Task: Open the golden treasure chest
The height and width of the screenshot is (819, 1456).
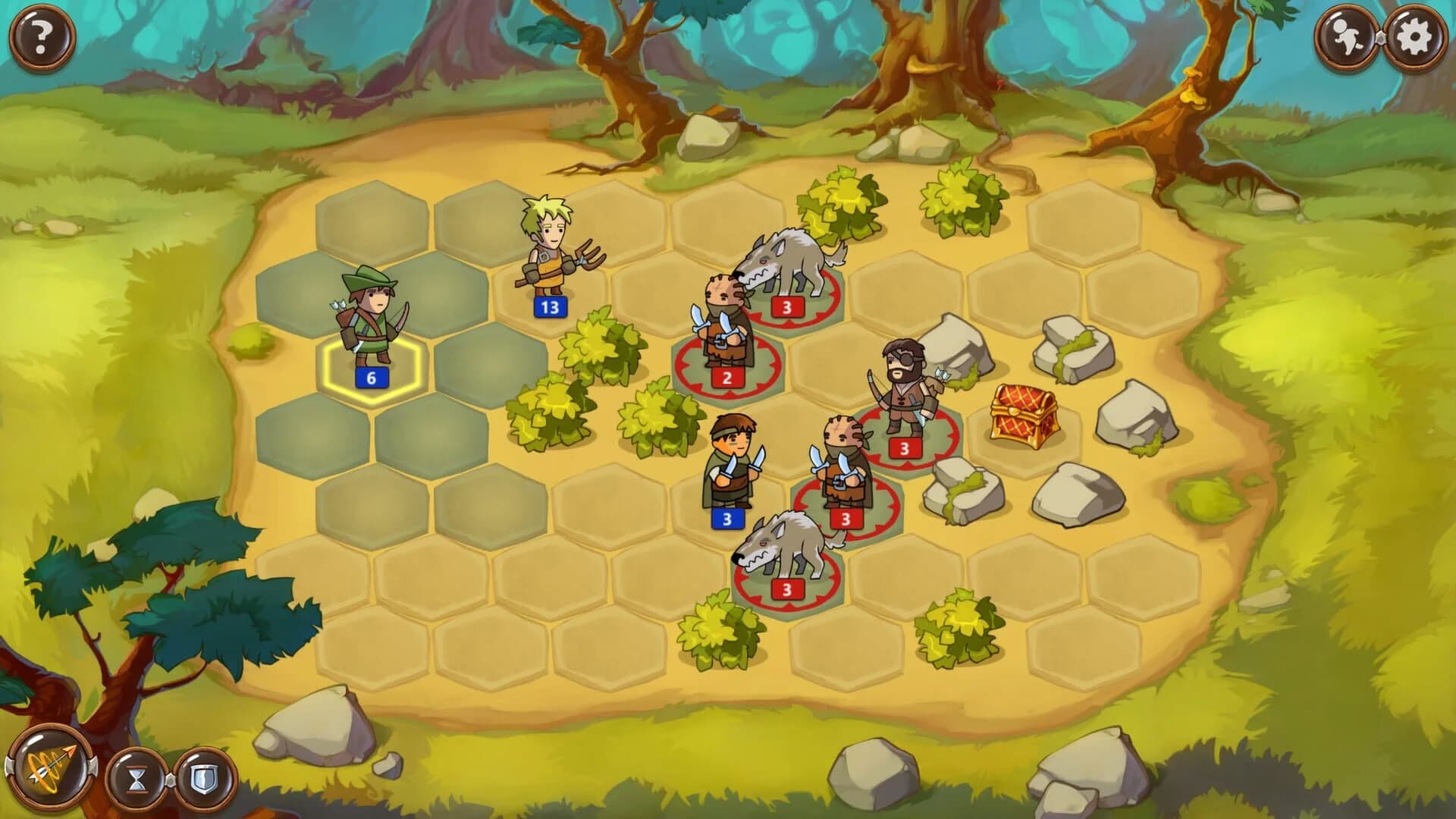Action: [1024, 417]
